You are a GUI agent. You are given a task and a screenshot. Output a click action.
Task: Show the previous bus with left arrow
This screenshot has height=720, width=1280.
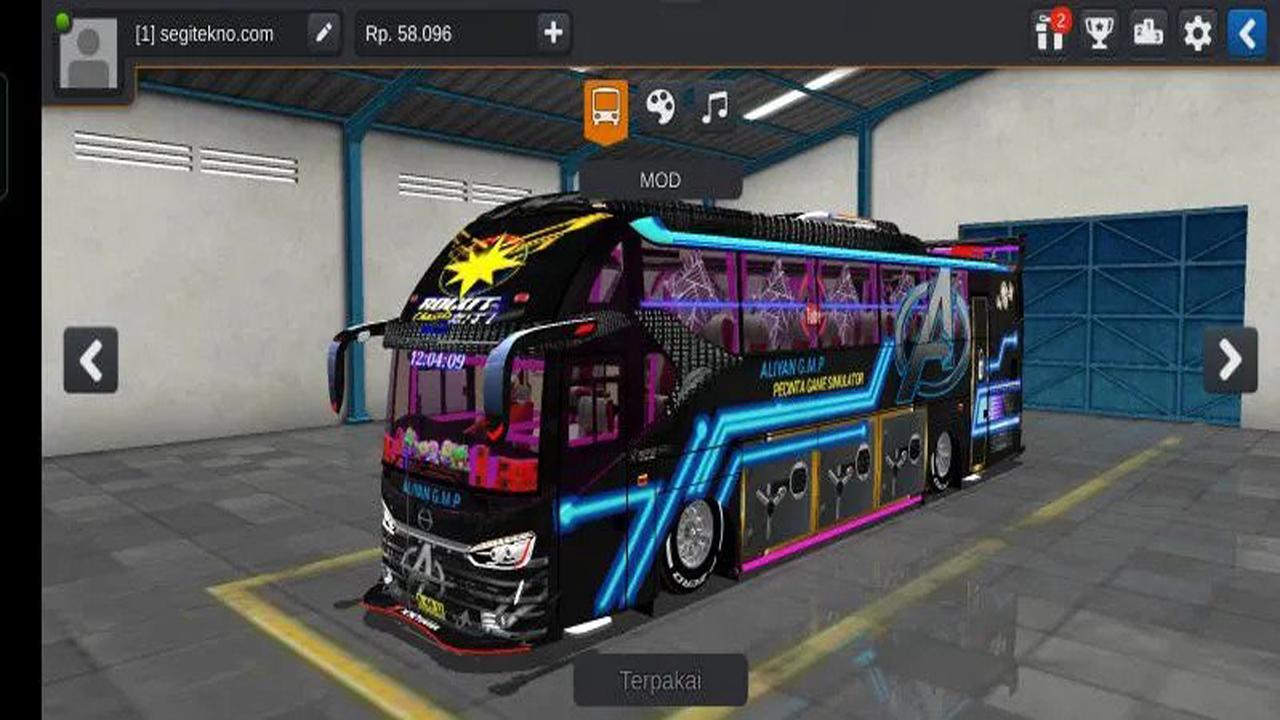tap(91, 360)
